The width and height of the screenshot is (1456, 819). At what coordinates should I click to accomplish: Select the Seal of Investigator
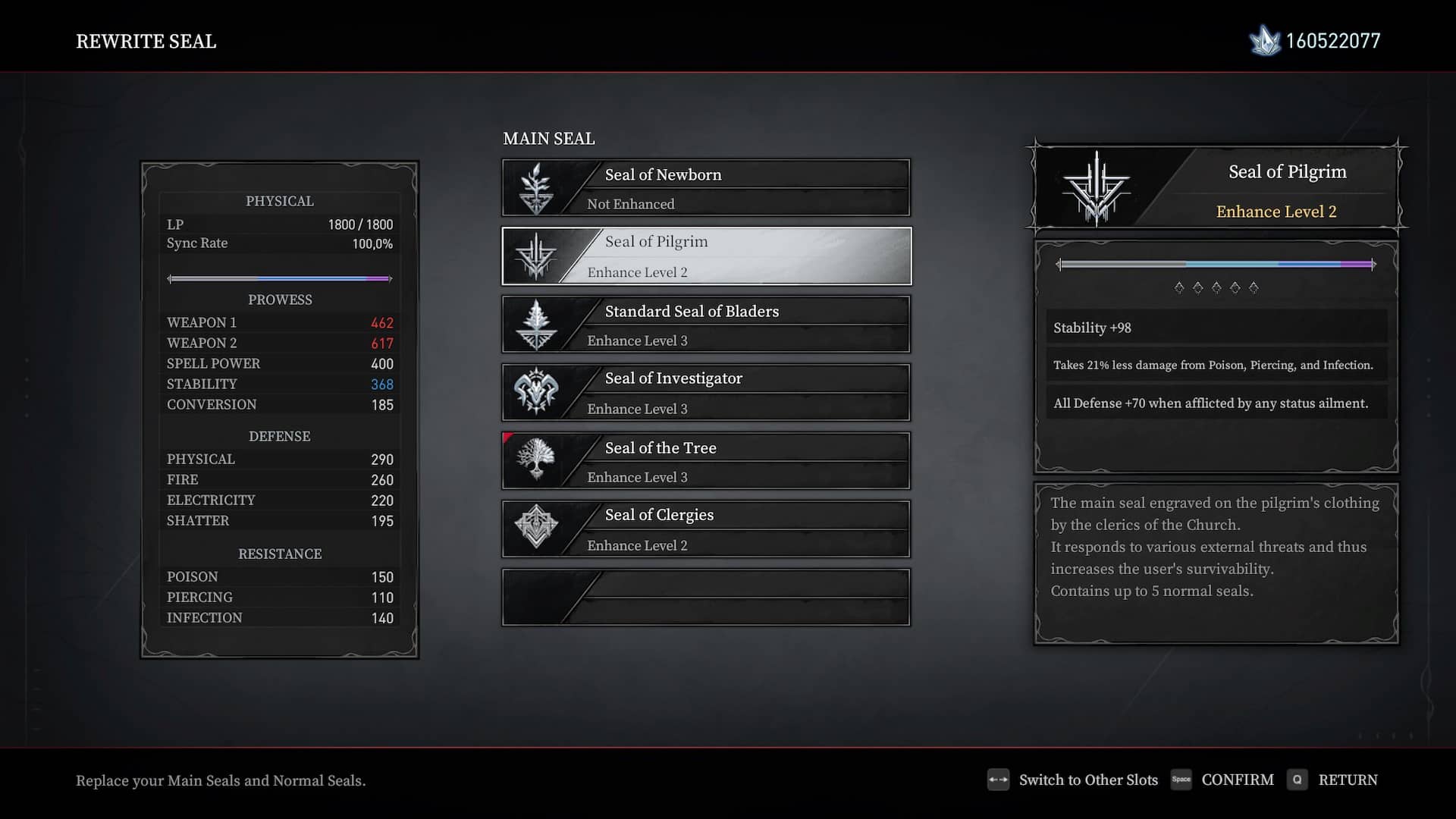point(706,393)
